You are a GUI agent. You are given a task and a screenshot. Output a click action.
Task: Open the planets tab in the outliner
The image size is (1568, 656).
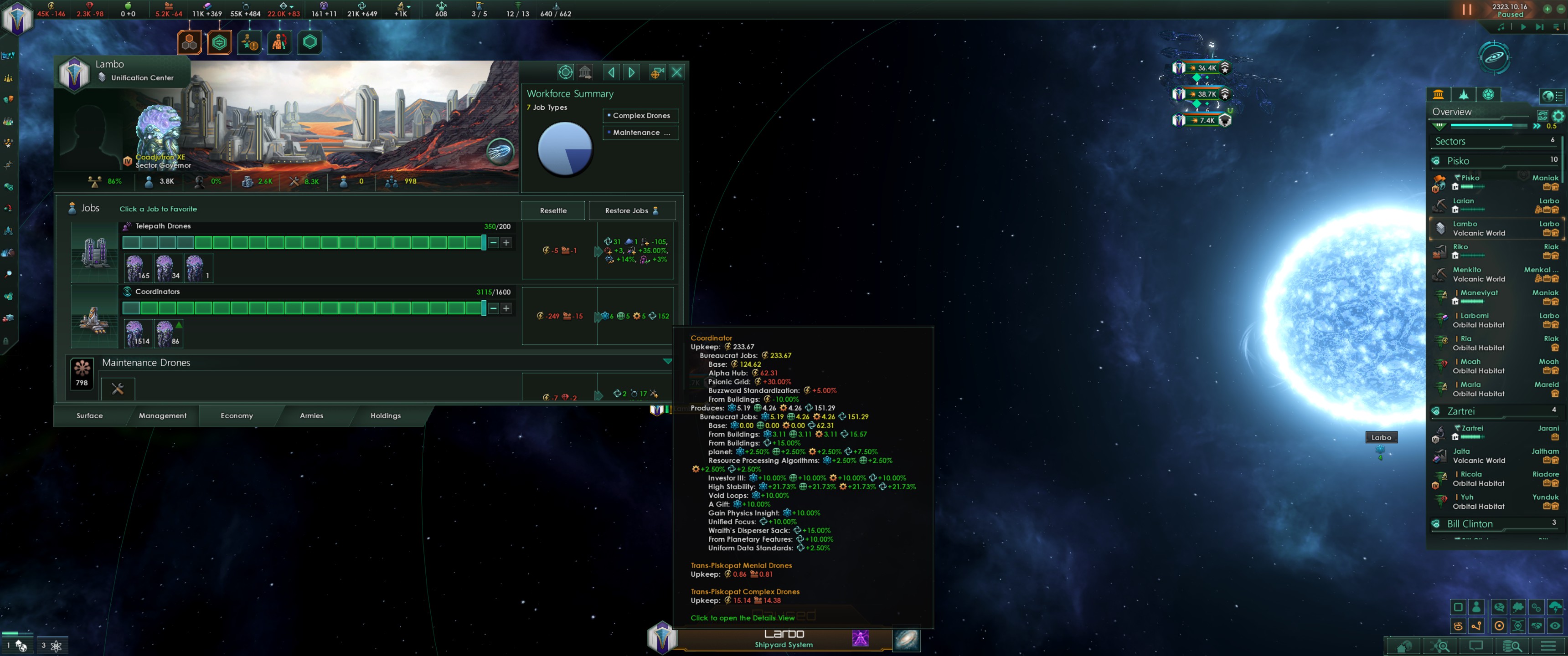(x=1488, y=94)
